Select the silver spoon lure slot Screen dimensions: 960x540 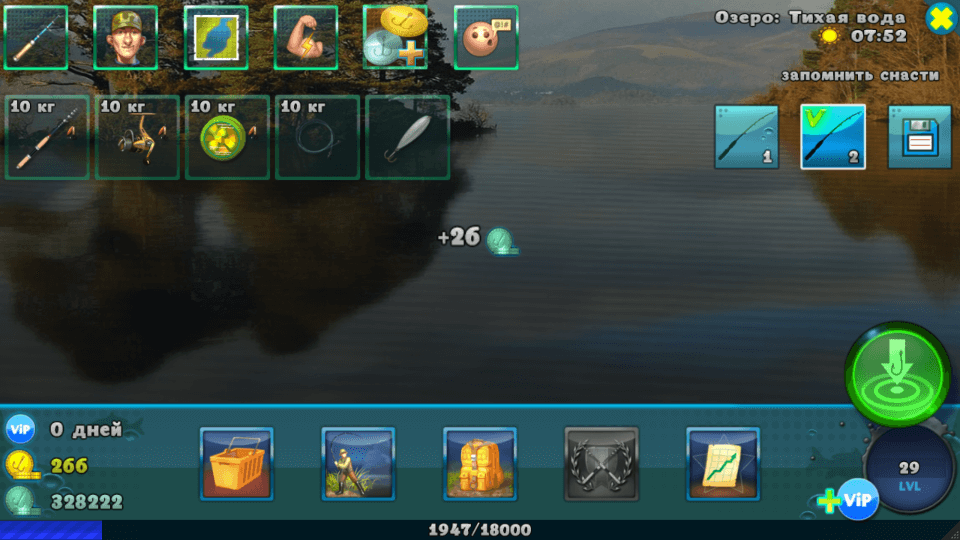click(407, 137)
